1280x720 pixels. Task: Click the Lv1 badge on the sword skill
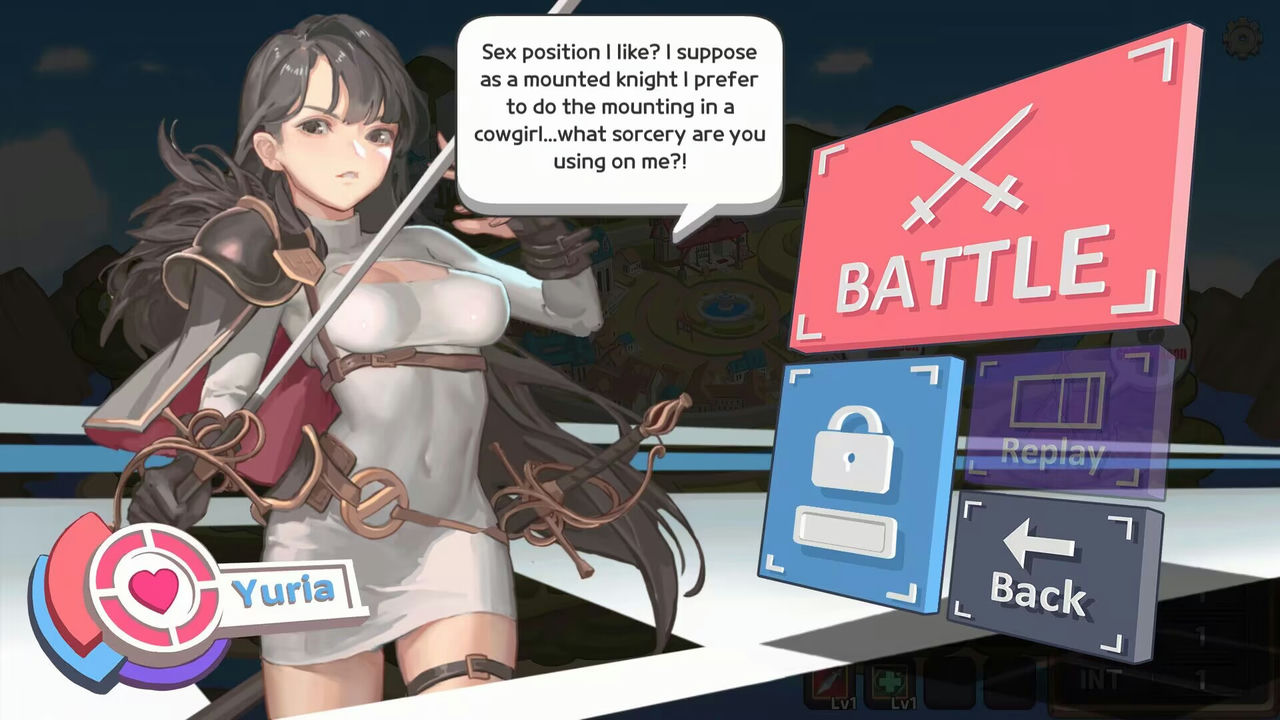pos(843,704)
